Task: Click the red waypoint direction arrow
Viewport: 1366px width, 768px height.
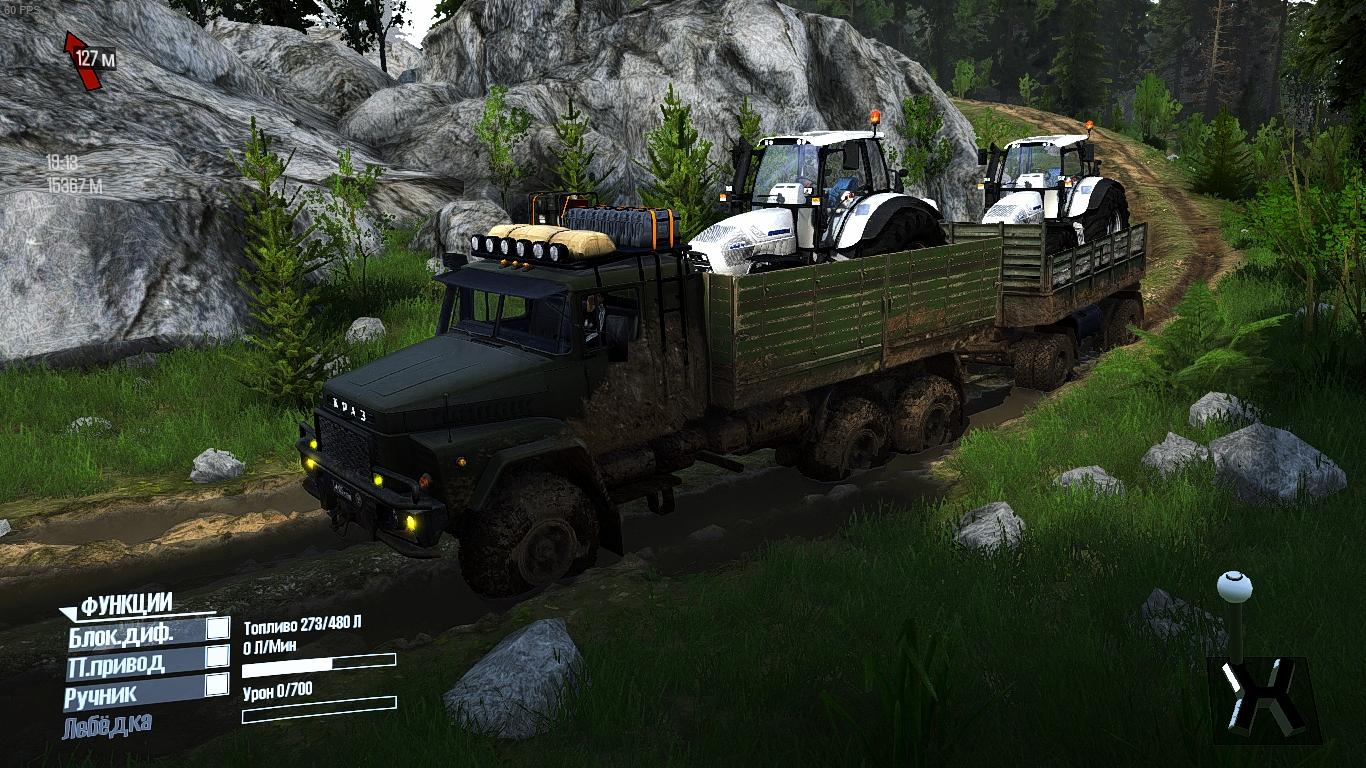Action: point(81,60)
